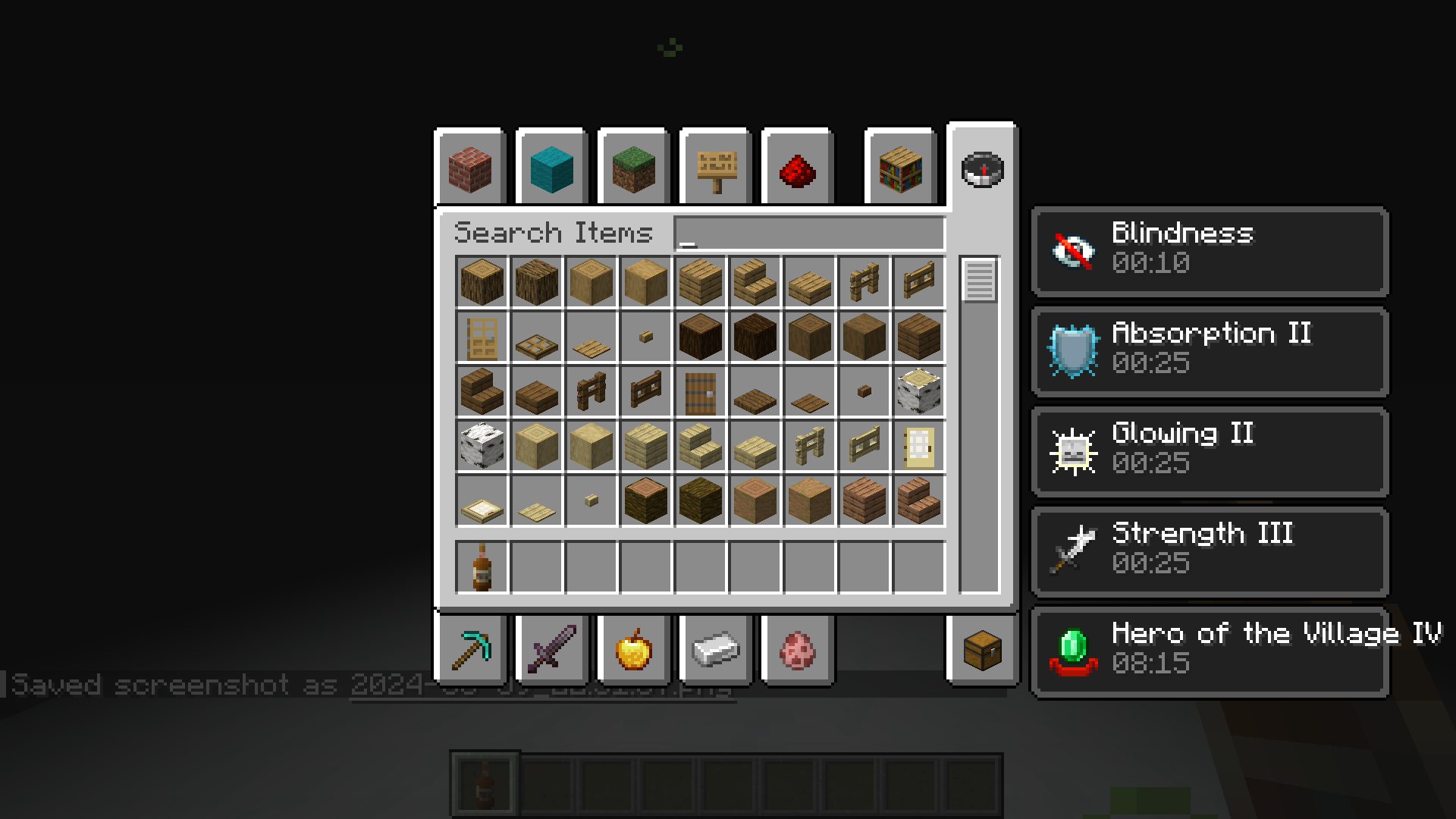Open the search tab compass icon
Viewport: 1456px width, 819px height.
coord(982,168)
